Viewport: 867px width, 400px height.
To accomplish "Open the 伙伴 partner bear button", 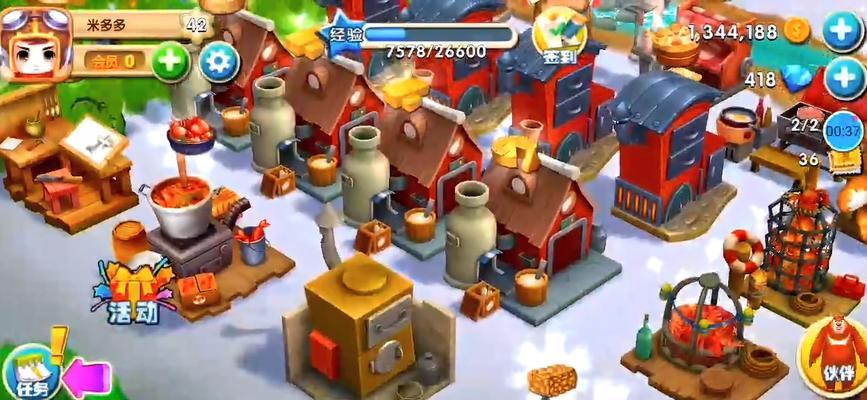I will [834, 352].
